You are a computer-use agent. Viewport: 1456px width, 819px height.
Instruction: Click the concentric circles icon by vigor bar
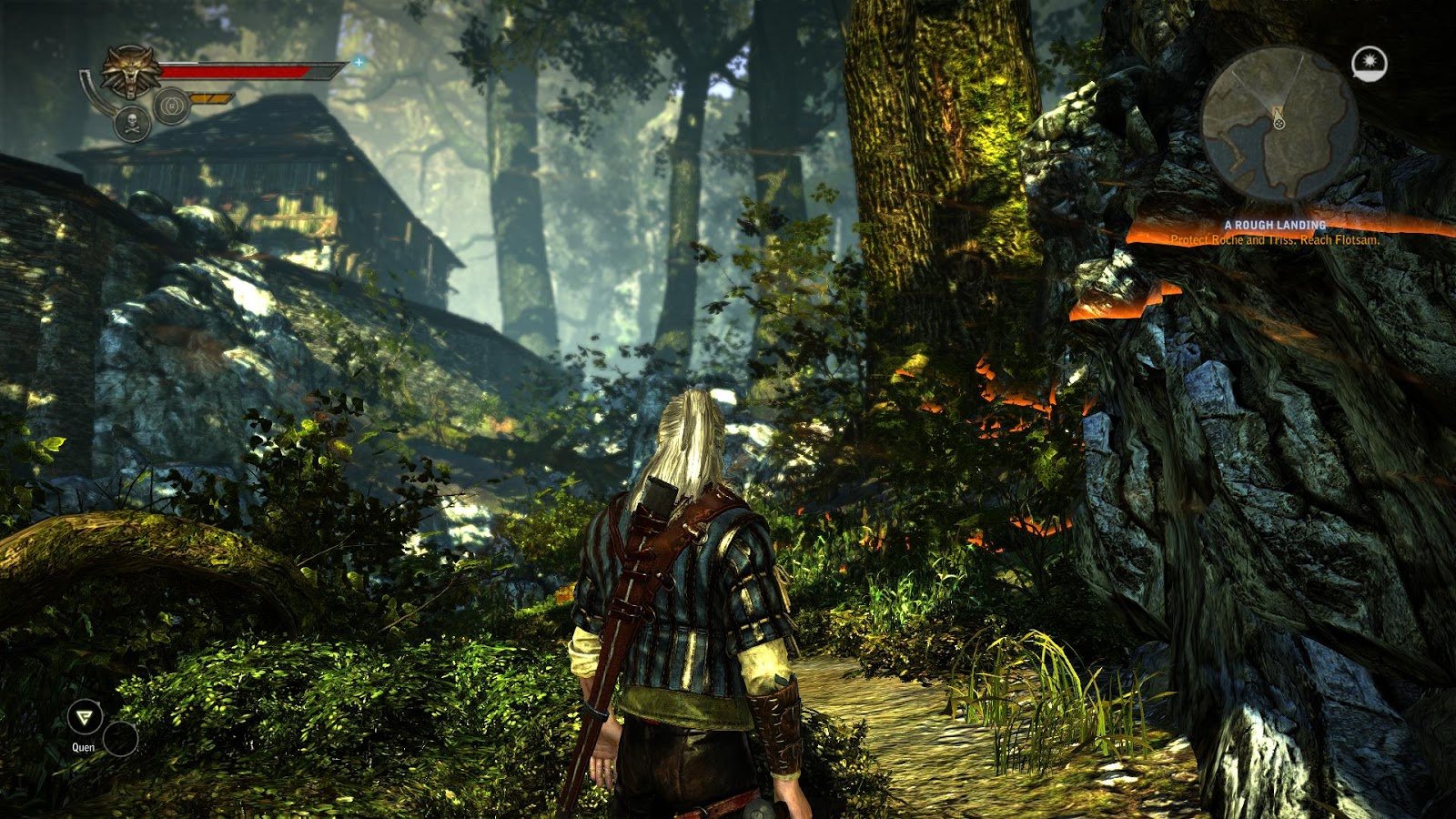(x=170, y=105)
